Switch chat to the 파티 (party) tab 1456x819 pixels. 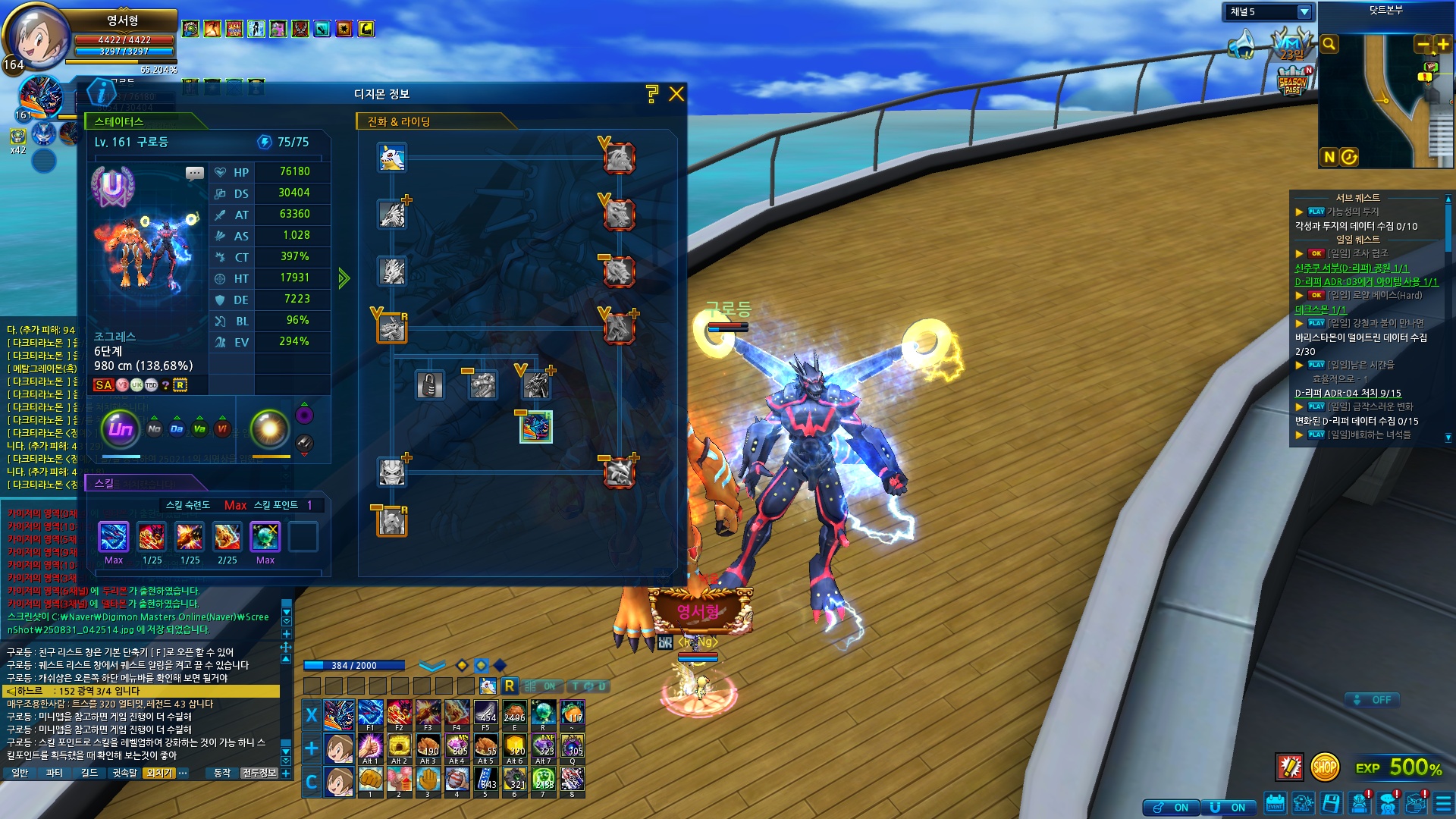(54, 773)
